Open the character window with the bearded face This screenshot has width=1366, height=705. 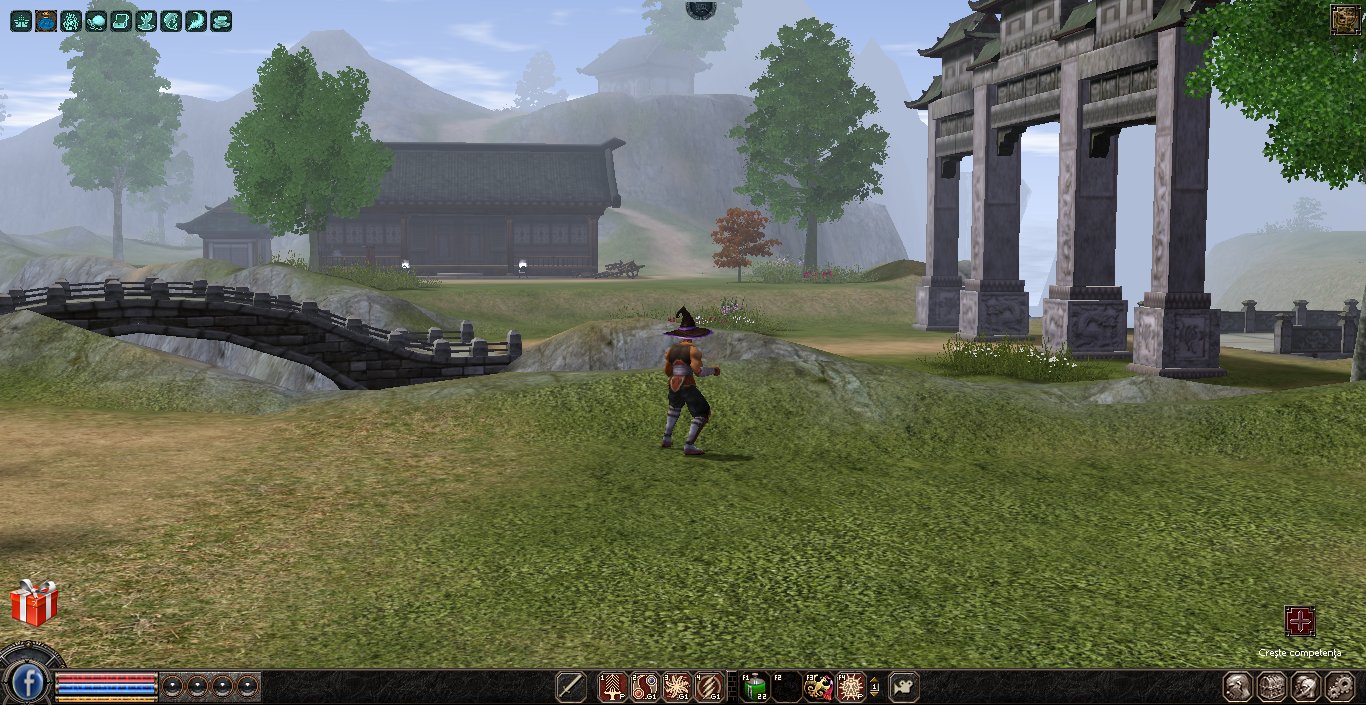pyautogui.click(x=1239, y=687)
